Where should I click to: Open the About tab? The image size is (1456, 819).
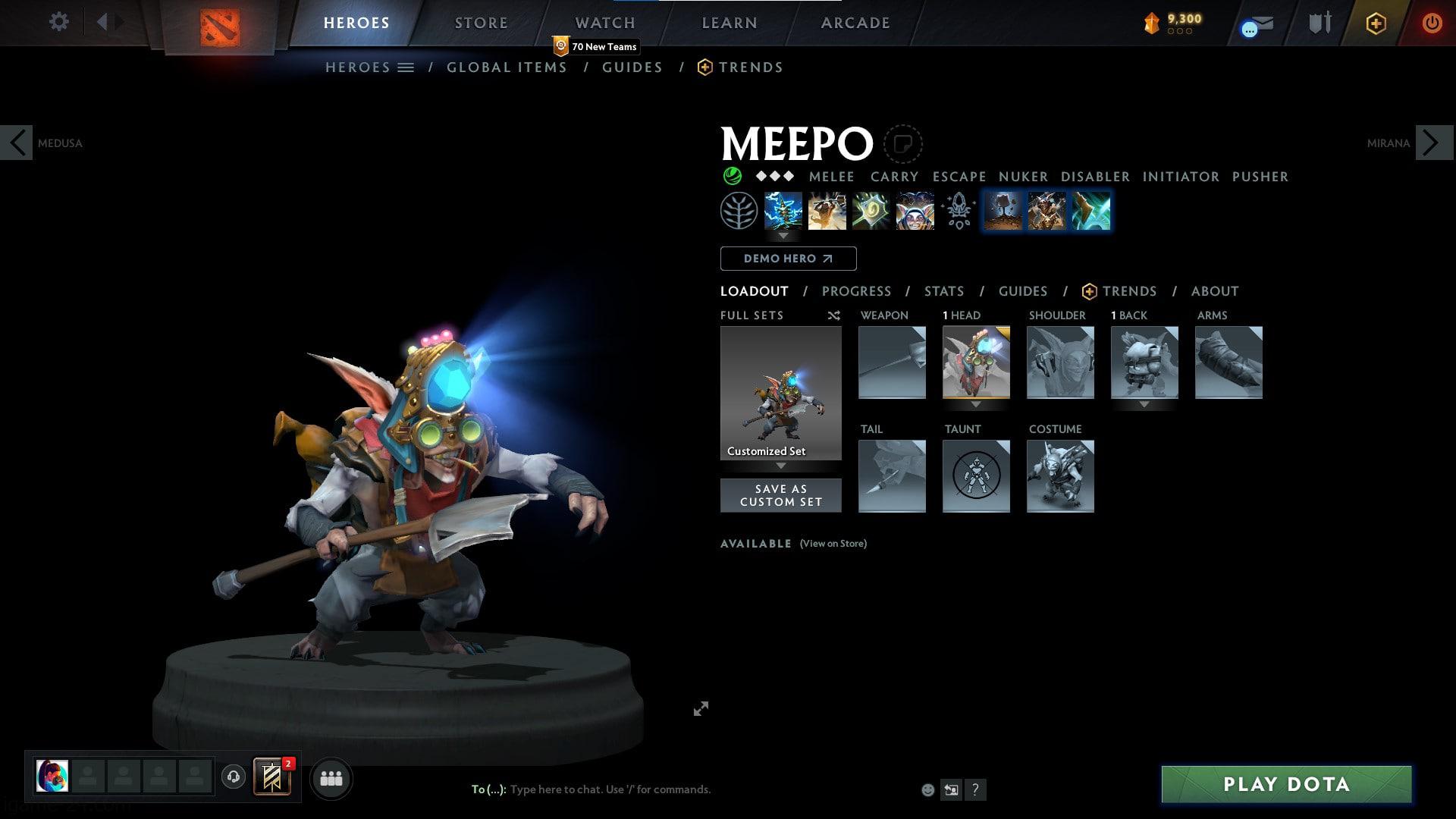pos(1214,291)
